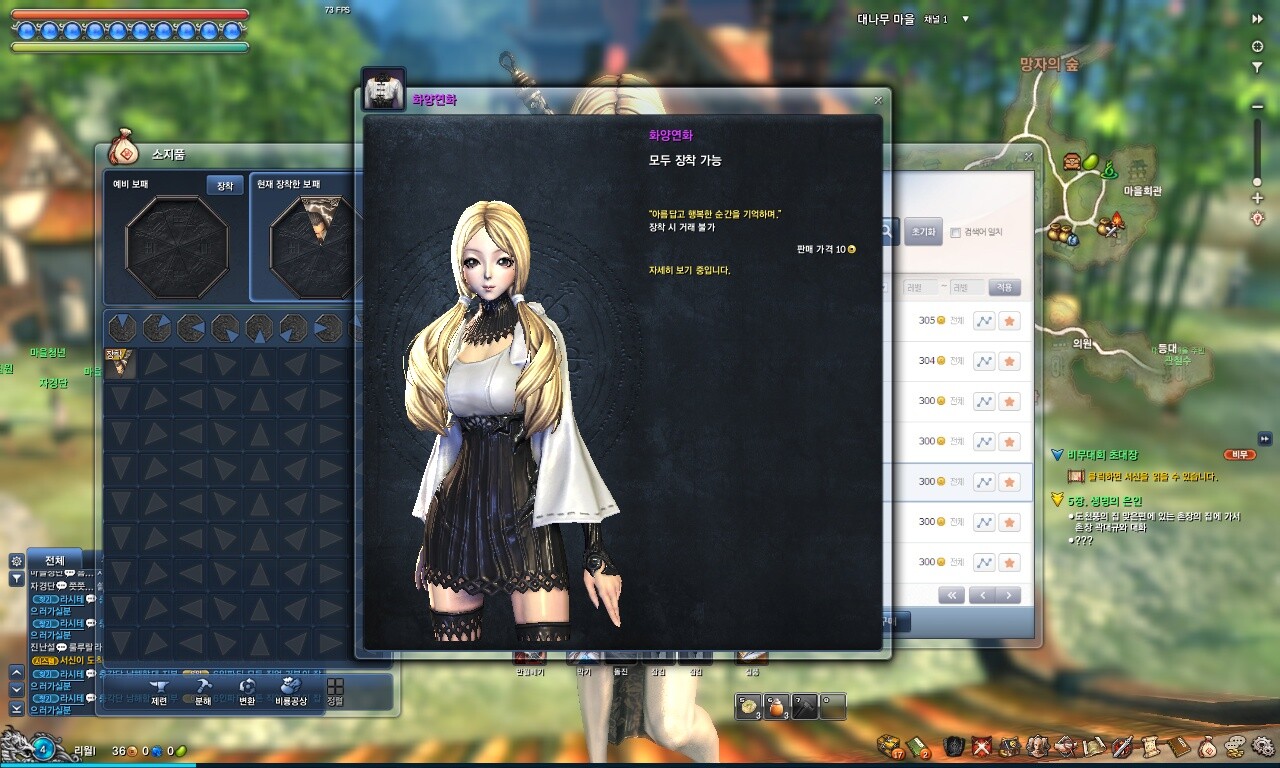Favorite the 305 gold listing with the star
Image resolution: width=1280 pixels, height=768 pixels.
click(1009, 321)
